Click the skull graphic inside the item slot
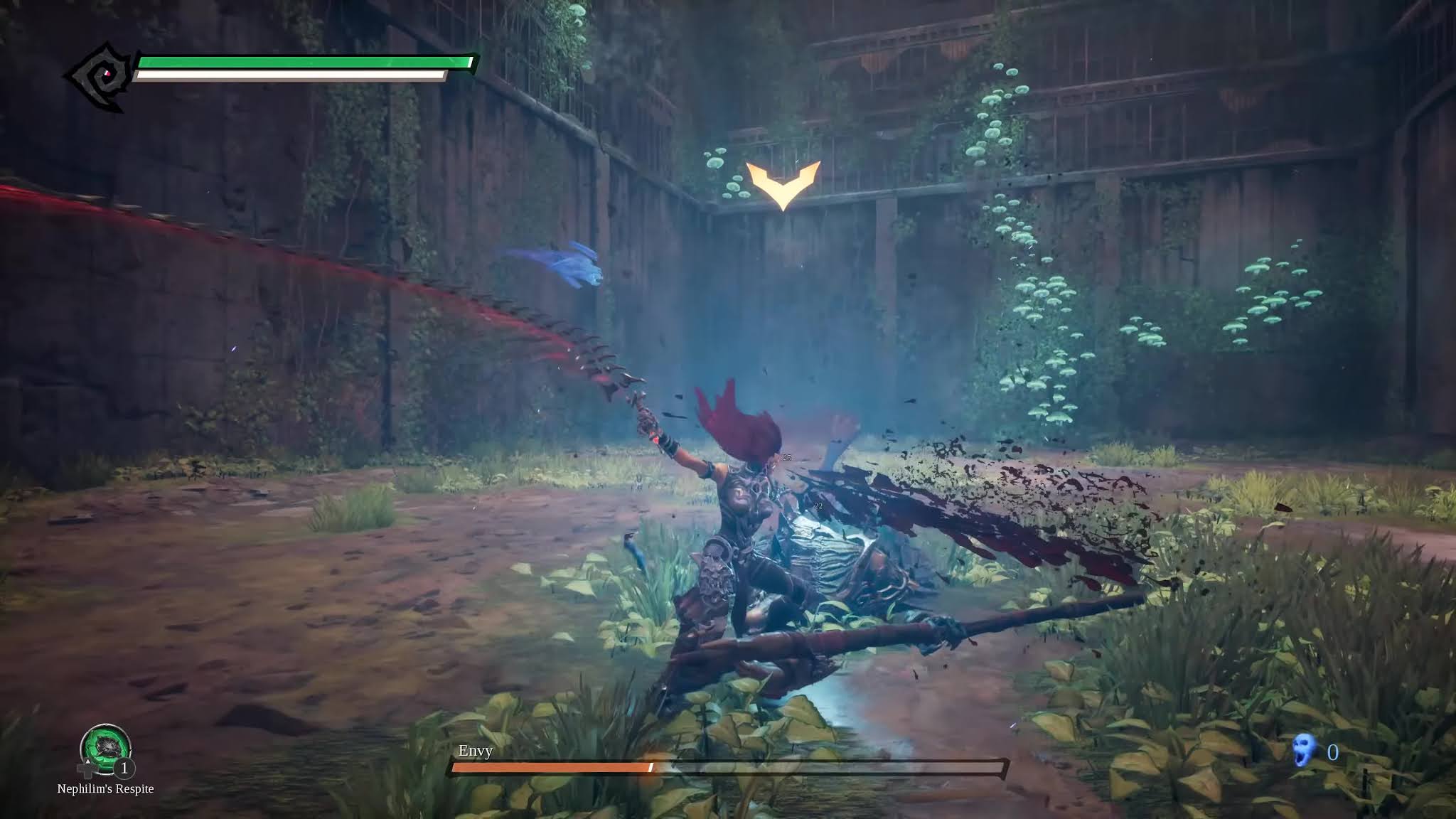 (x=109, y=745)
